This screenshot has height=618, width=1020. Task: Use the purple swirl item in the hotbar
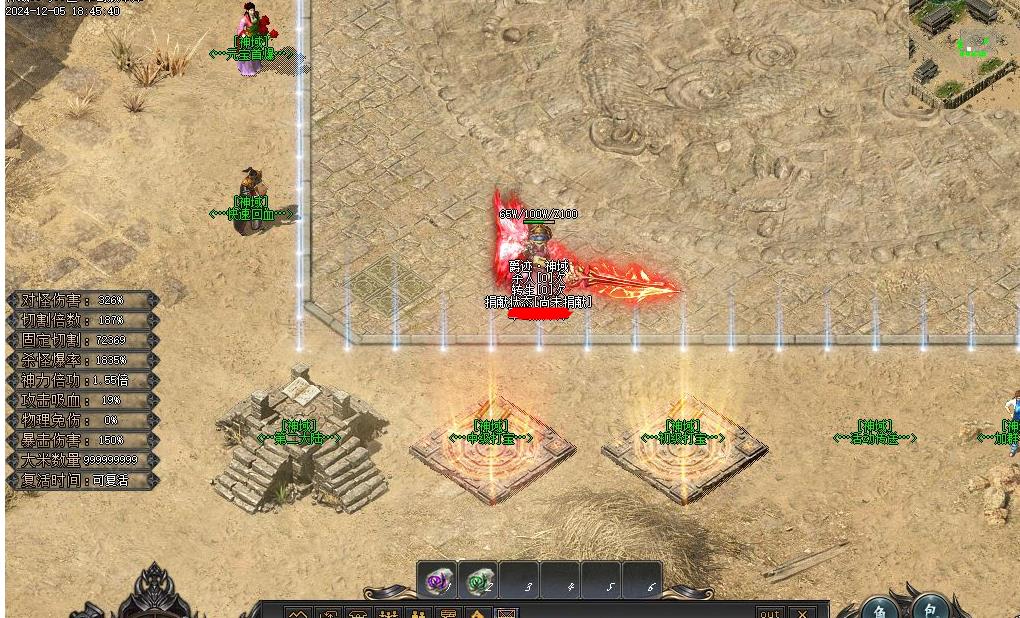pos(437,581)
